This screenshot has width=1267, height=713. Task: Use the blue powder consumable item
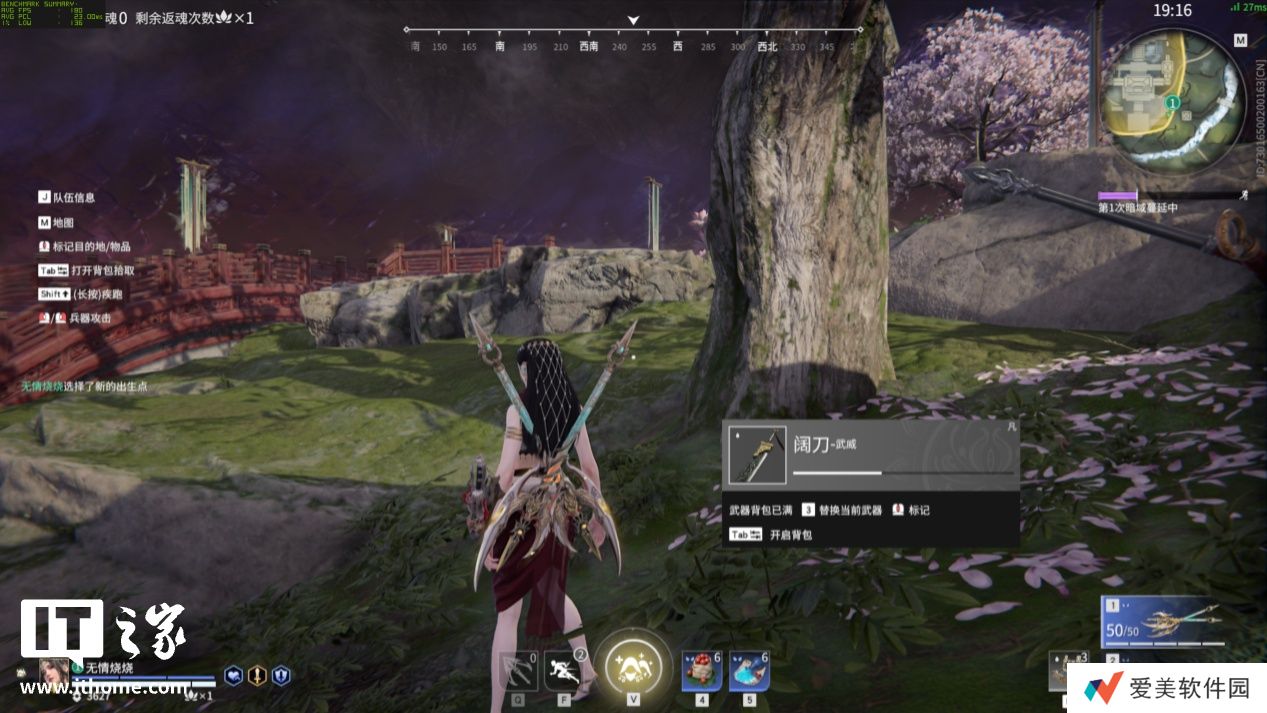pyautogui.click(x=749, y=670)
